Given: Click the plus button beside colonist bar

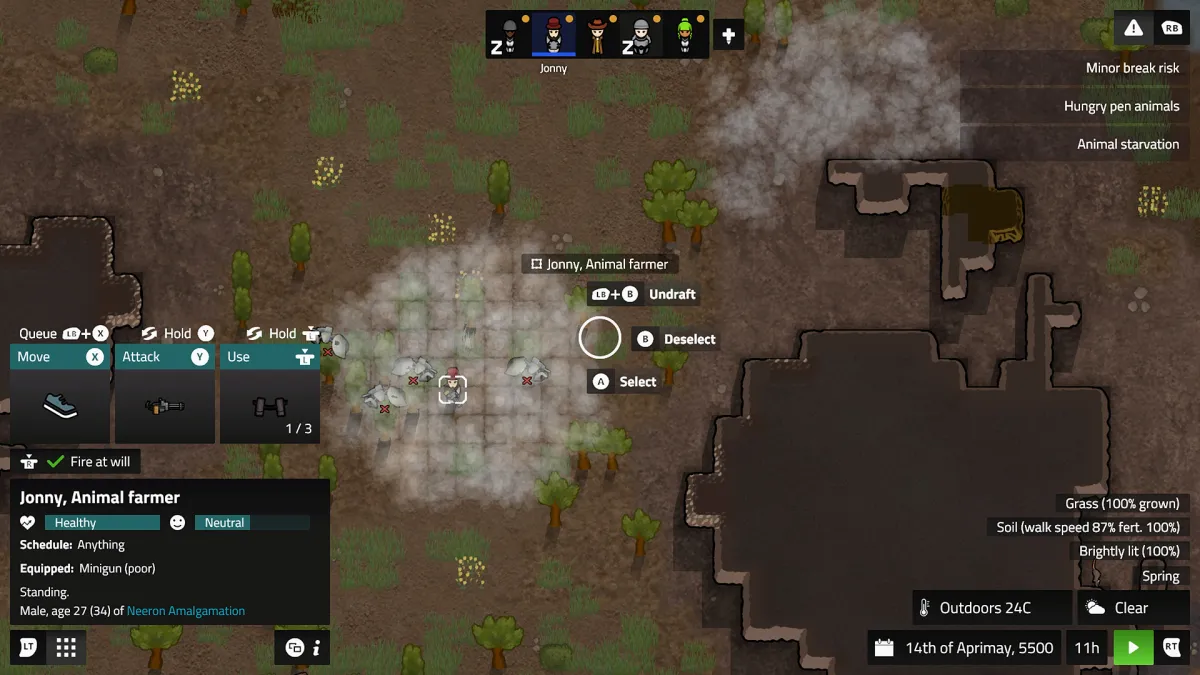Looking at the screenshot, I should point(728,36).
